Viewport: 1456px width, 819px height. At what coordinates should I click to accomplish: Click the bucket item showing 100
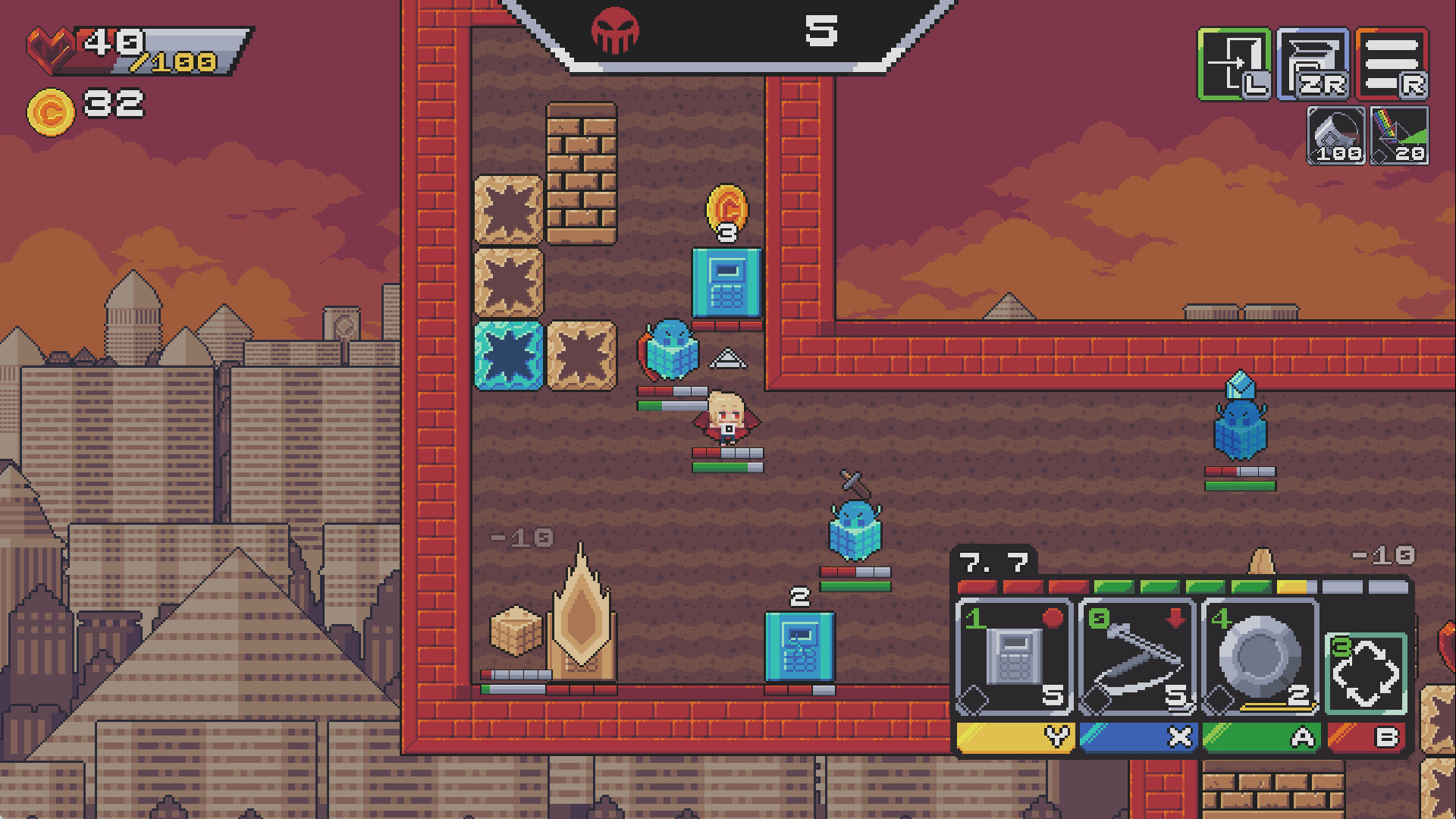[x=1336, y=136]
